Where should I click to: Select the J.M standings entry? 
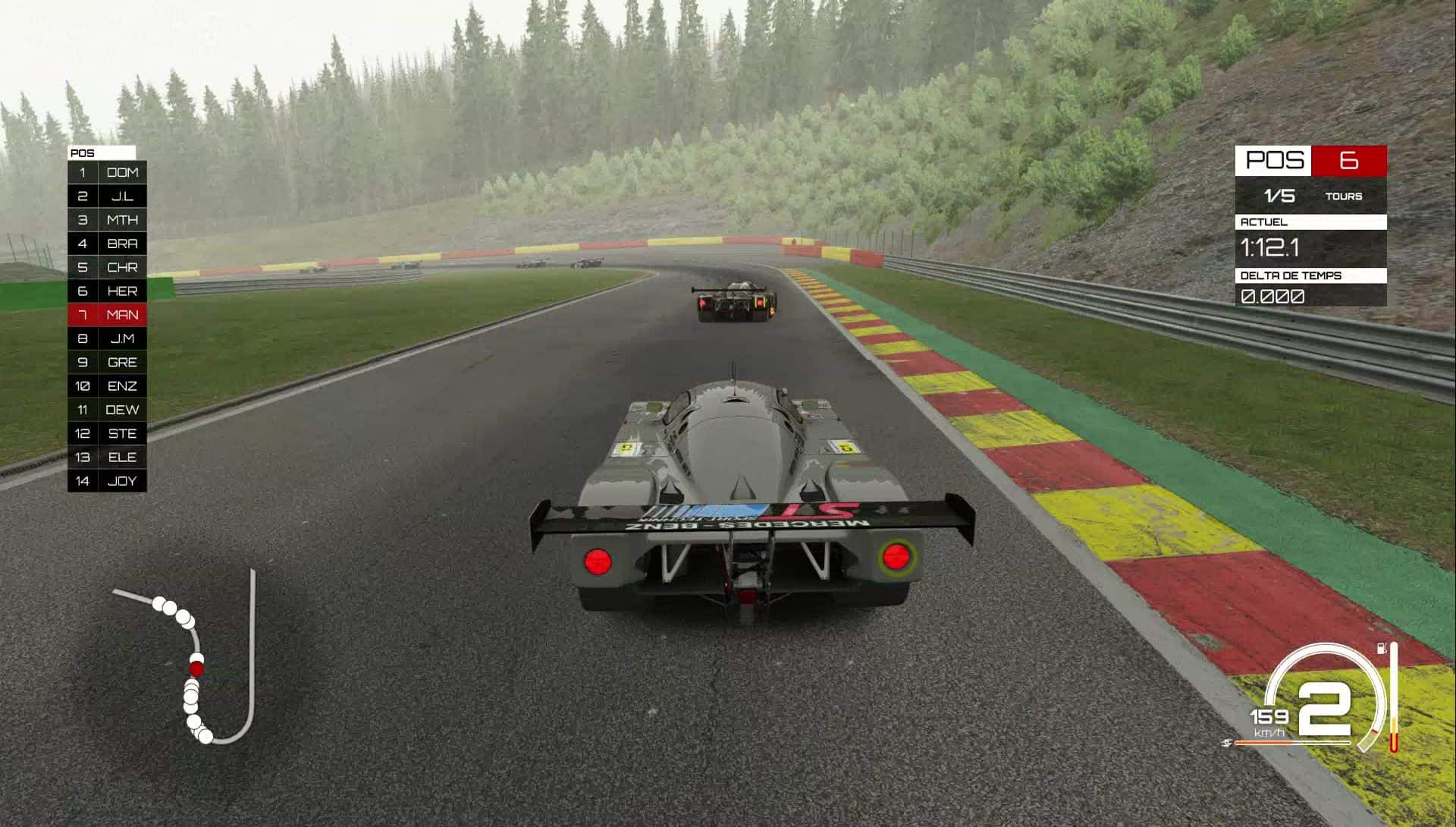pyautogui.click(x=108, y=338)
